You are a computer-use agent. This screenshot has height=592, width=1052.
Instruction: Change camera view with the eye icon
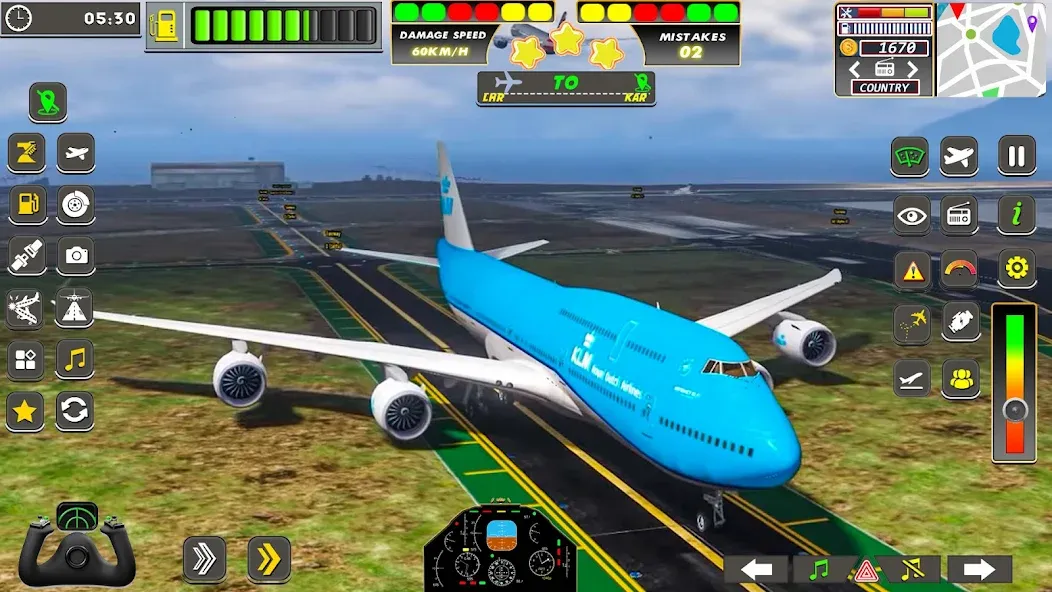[911, 214]
